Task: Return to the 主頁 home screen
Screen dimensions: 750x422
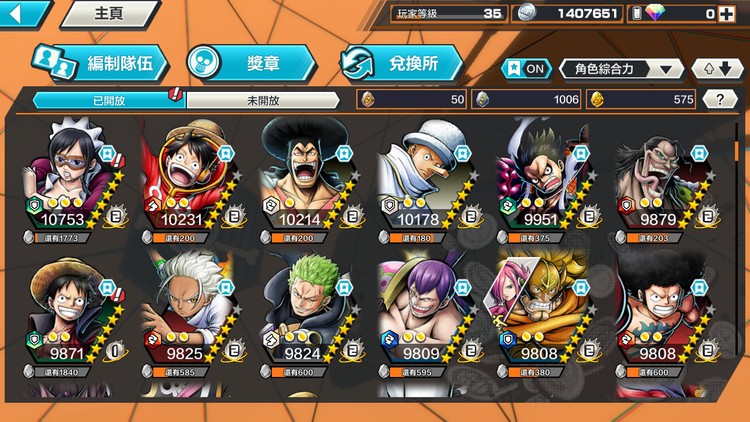Action: [x=108, y=14]
